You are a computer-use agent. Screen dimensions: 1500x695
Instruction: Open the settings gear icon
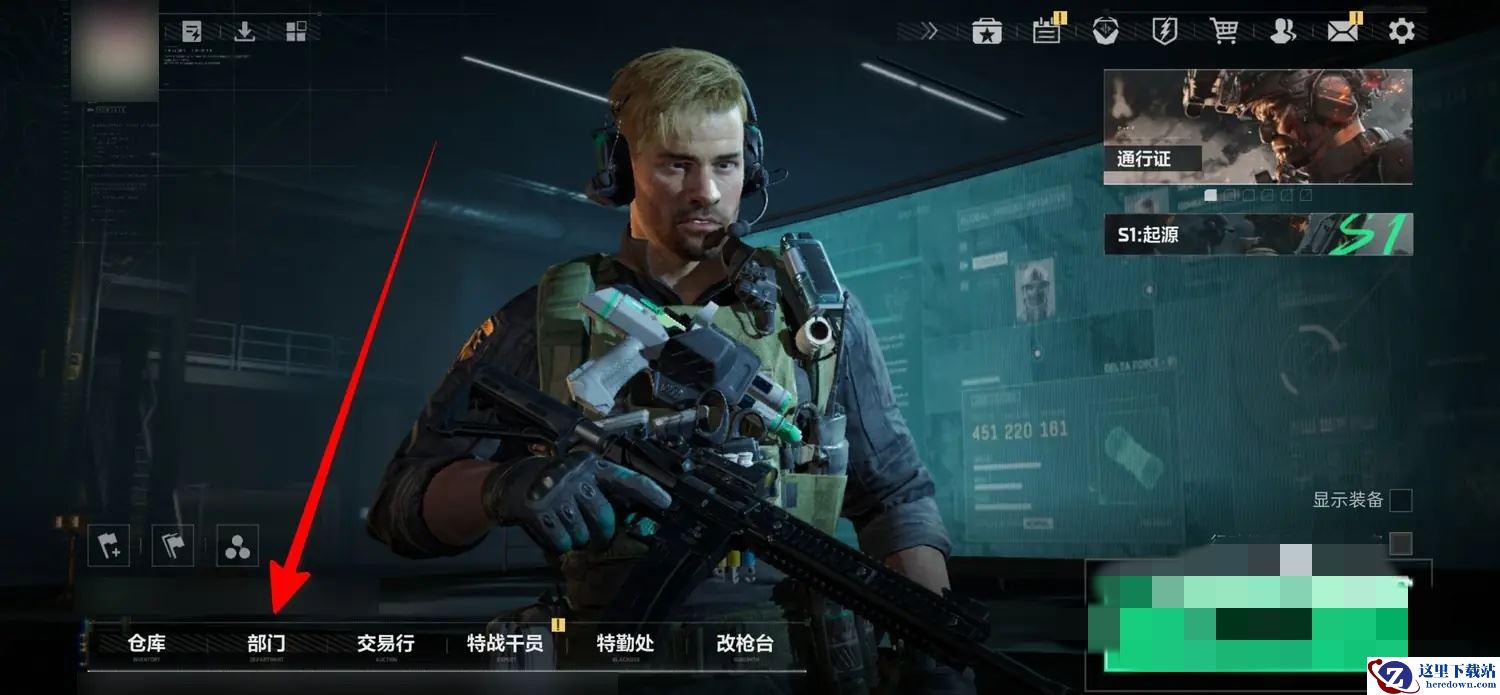coord(1402,31)
